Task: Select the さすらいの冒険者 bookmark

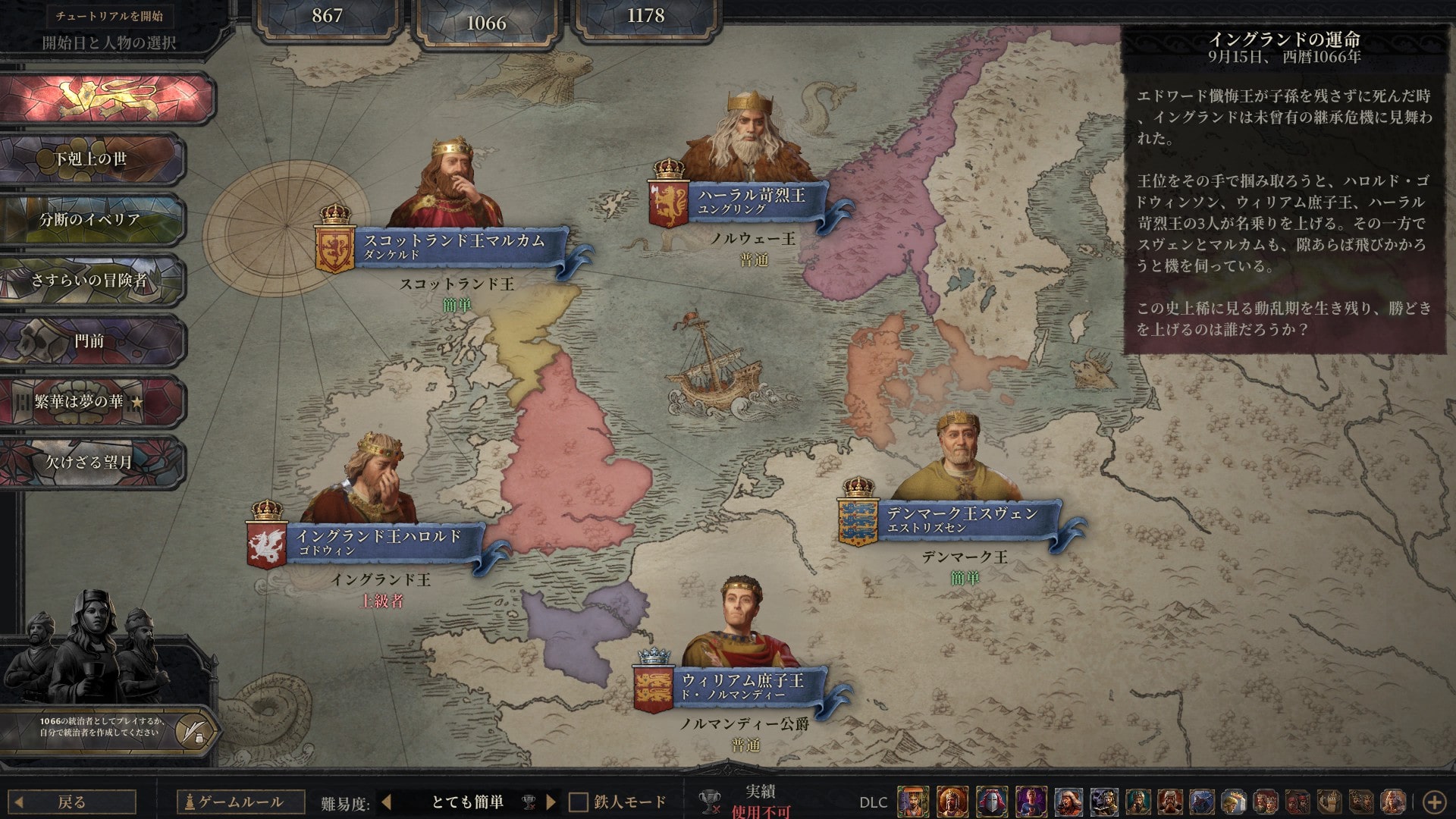Action: 91,281
